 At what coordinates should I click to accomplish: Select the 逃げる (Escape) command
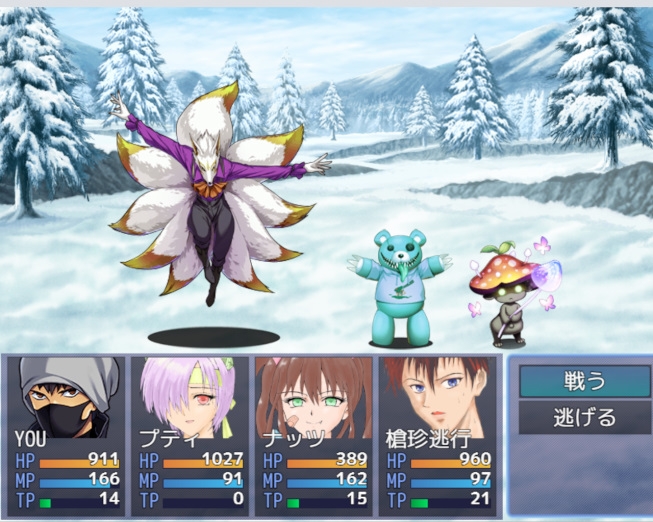(584, 417)
